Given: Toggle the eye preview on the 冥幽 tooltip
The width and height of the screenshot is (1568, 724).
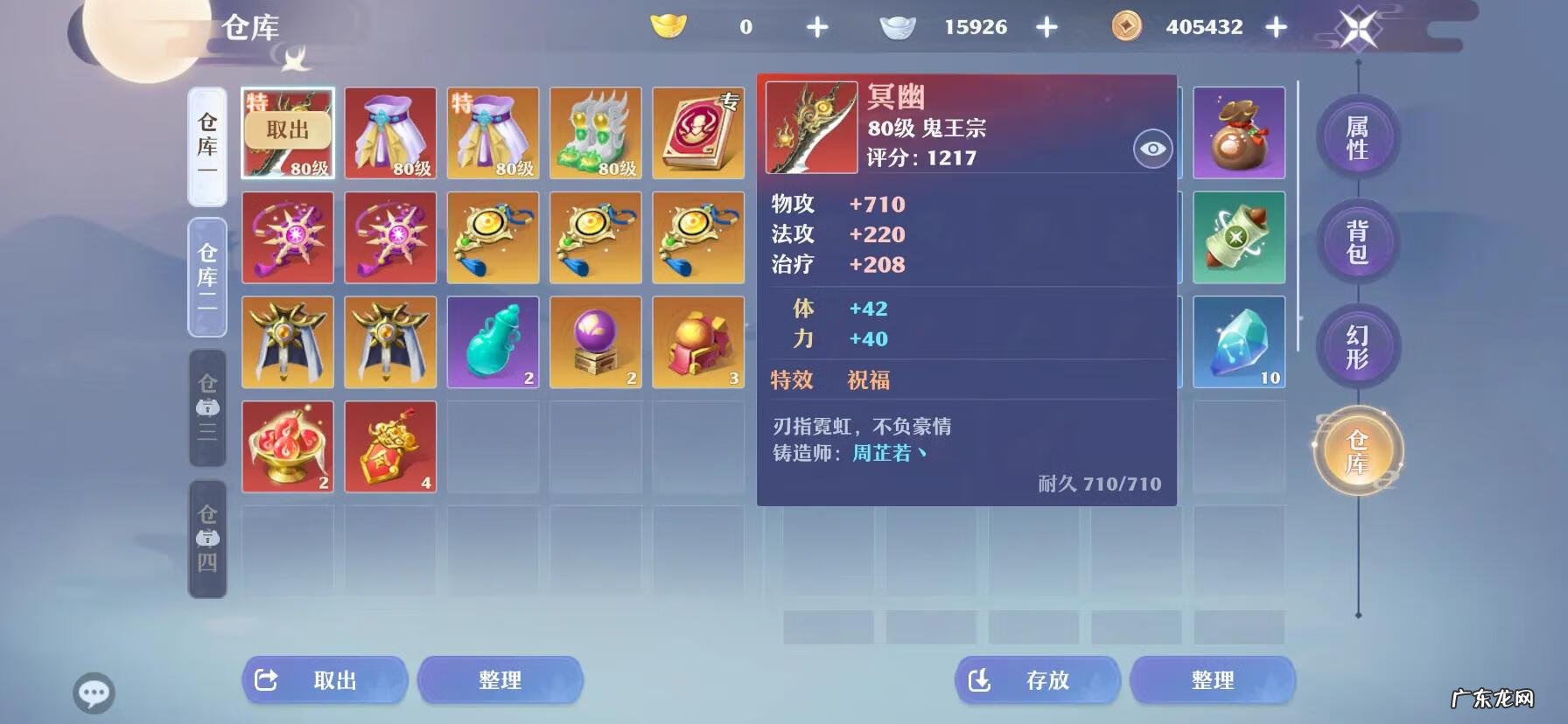Looking at the screenshot, I should (x=1154, y=149).
